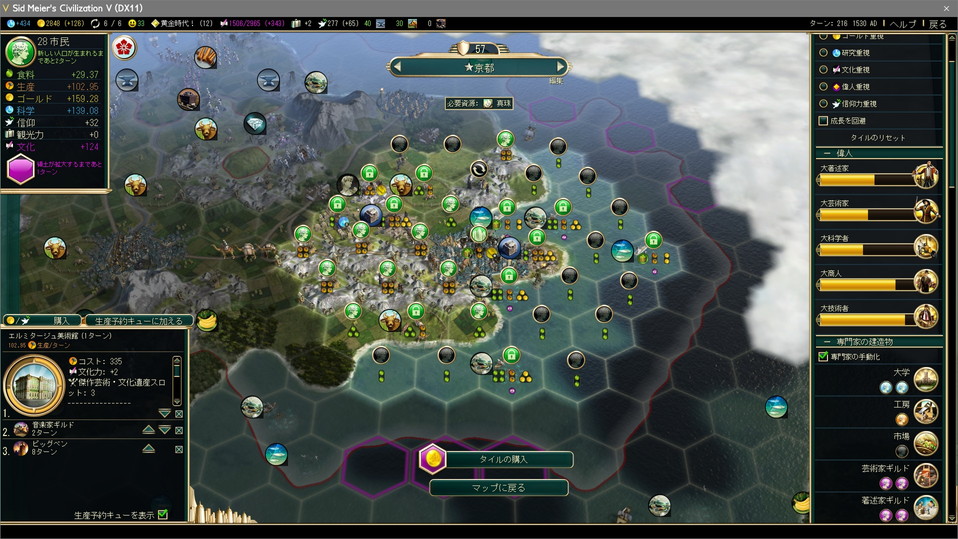Screen dimensions: 958x539
Task: Go to the previous city arrow beside 京都
Action: 398,67
